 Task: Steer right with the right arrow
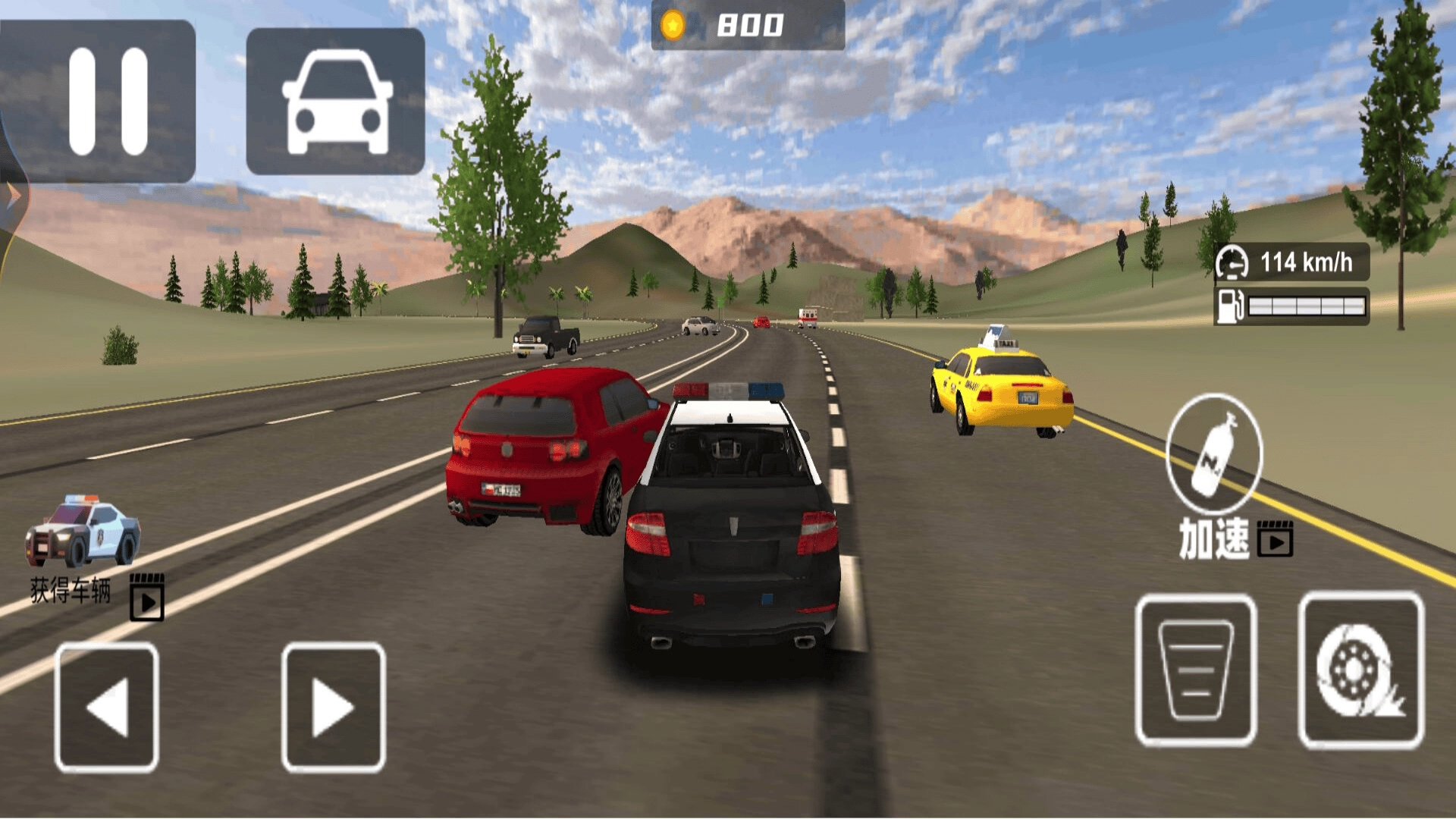pyautogui.click(x=334, y=707)
